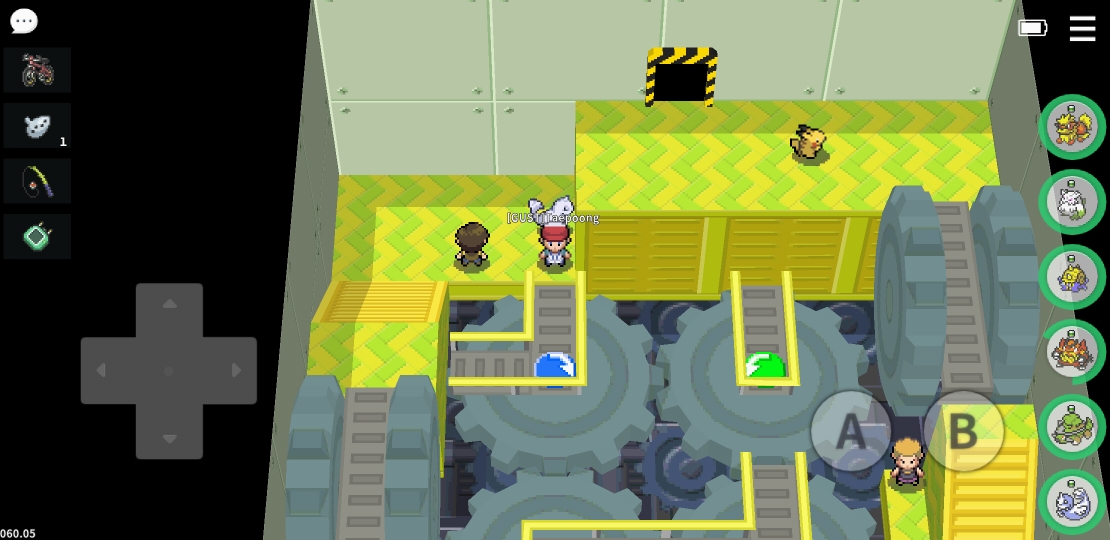Select the yellow and purple party Pokémon
Screen dimensions: 1110x540
(1072, 277)
